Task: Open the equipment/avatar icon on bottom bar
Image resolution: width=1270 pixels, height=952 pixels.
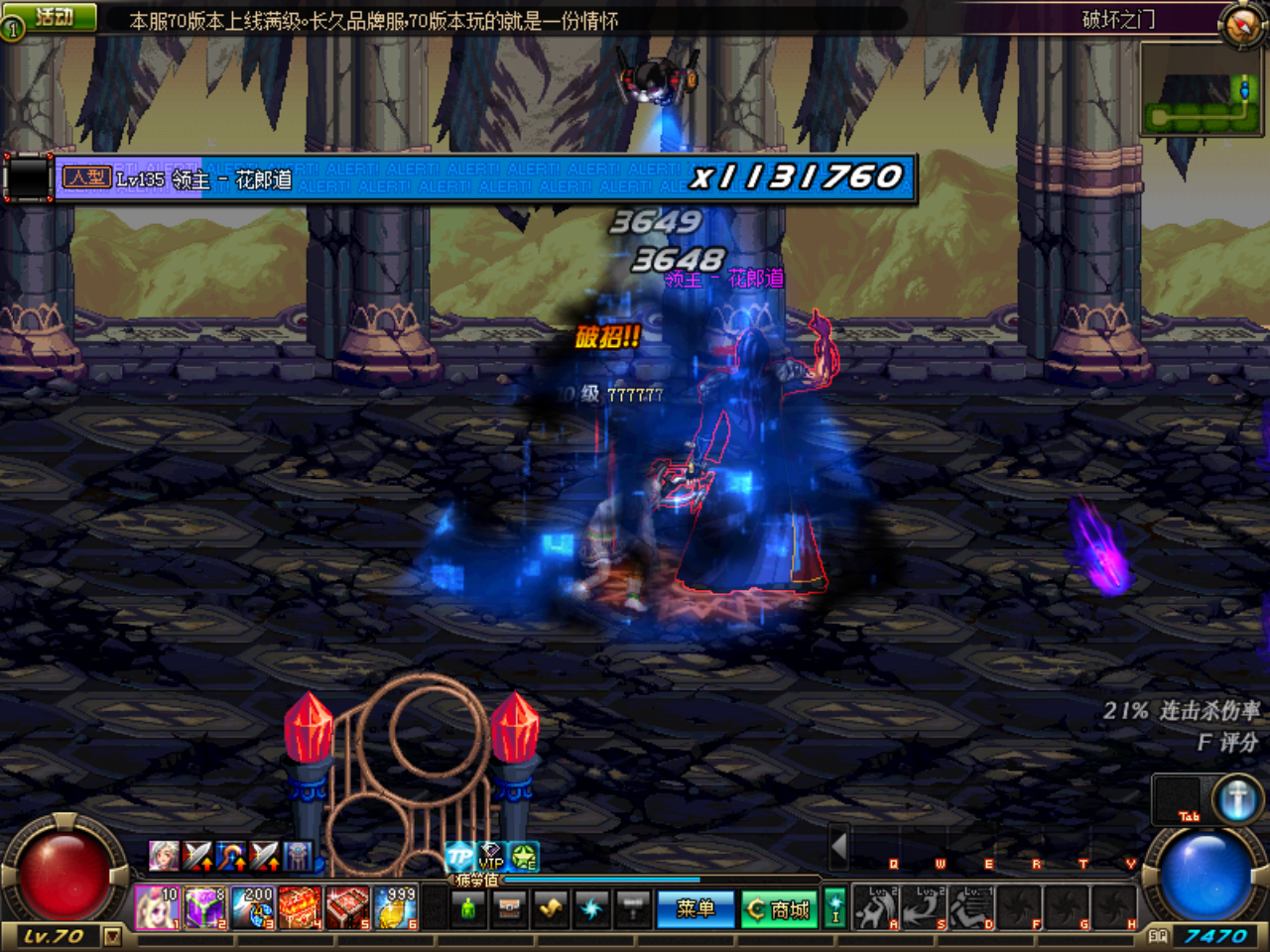Action: [466, 909]
